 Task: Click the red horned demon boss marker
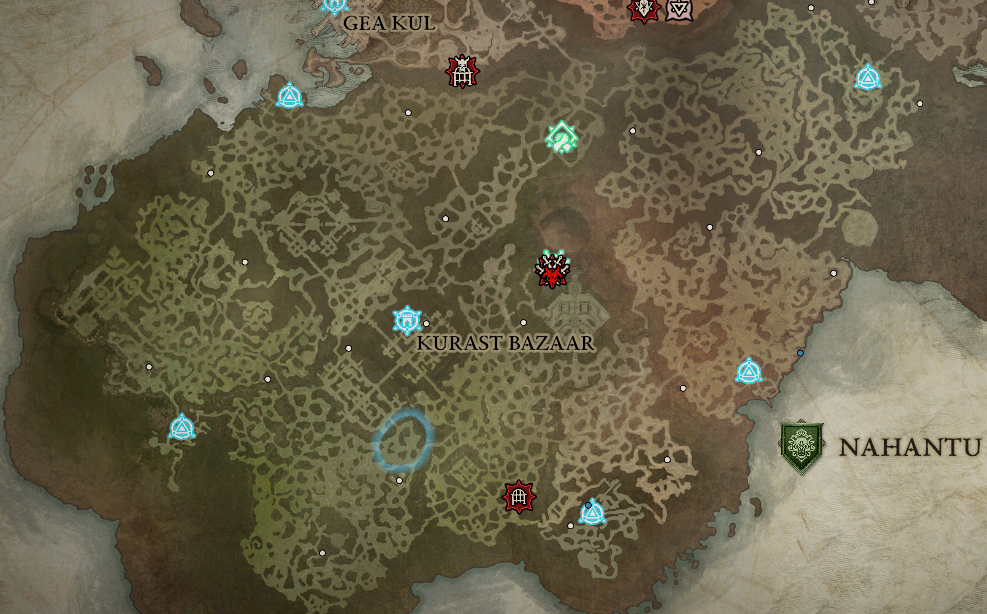coord(551,270)
